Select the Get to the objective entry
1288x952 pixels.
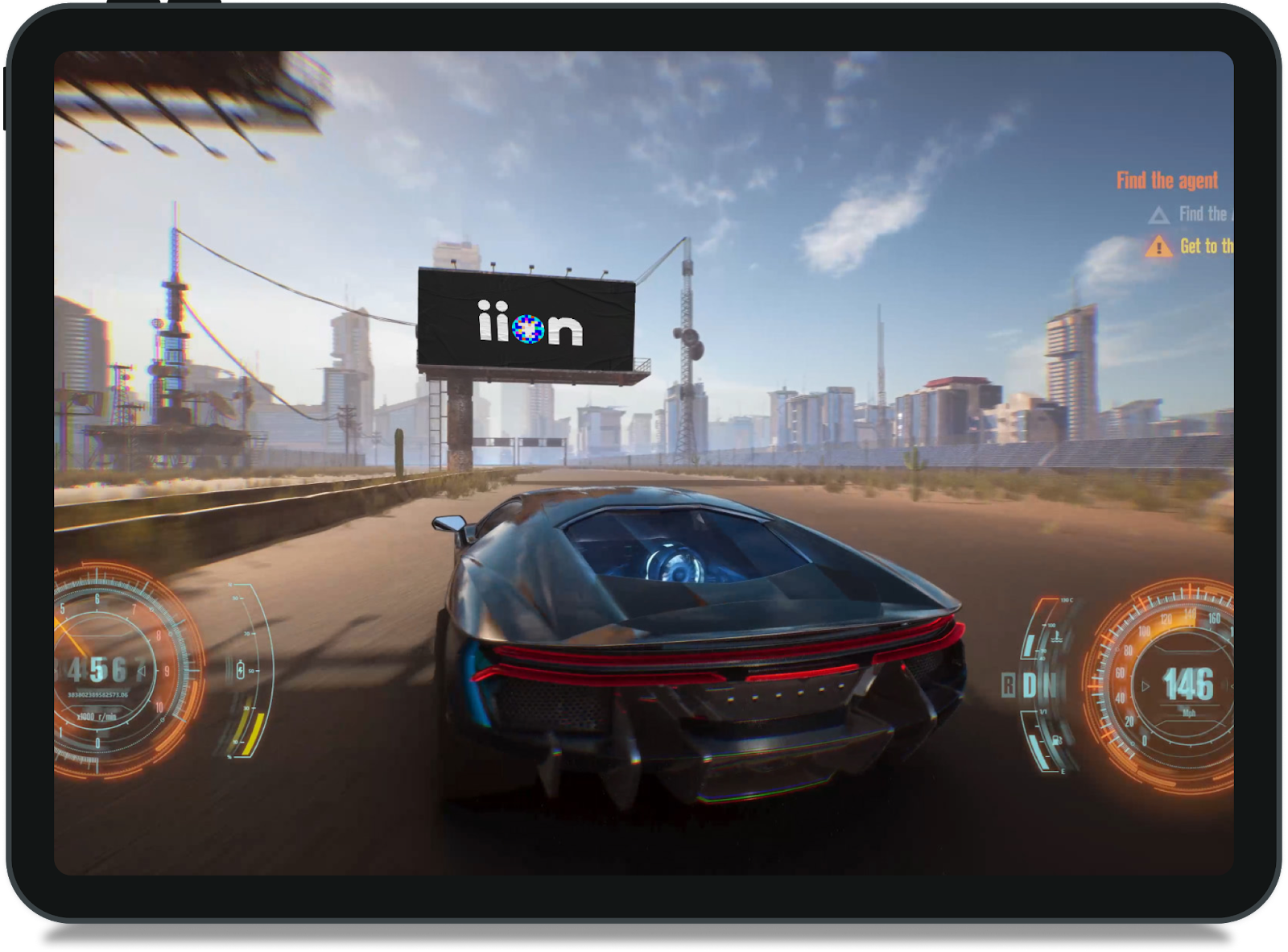[x=1205, y=246]
